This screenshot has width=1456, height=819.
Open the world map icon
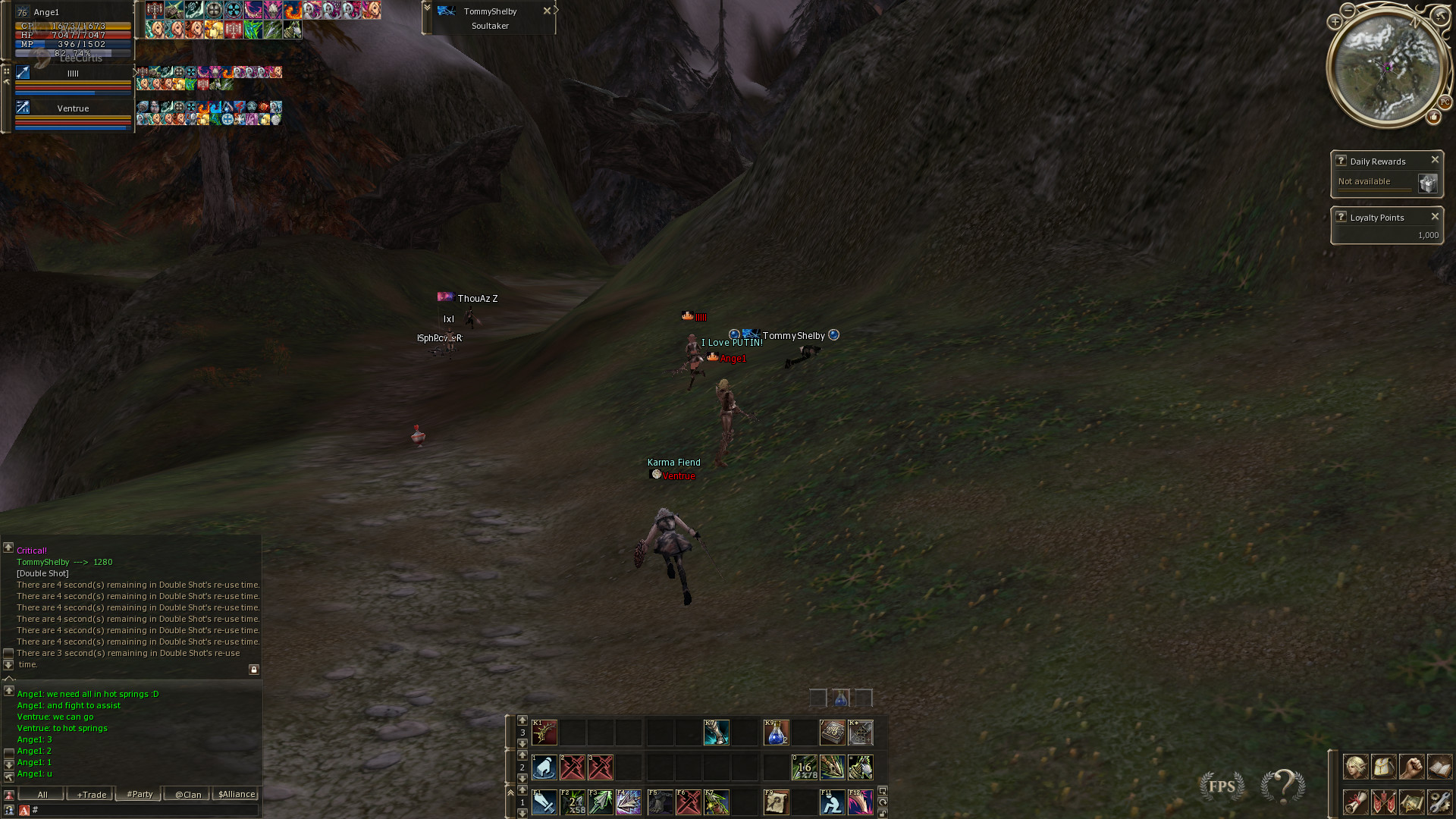[x=1411, y=802]
